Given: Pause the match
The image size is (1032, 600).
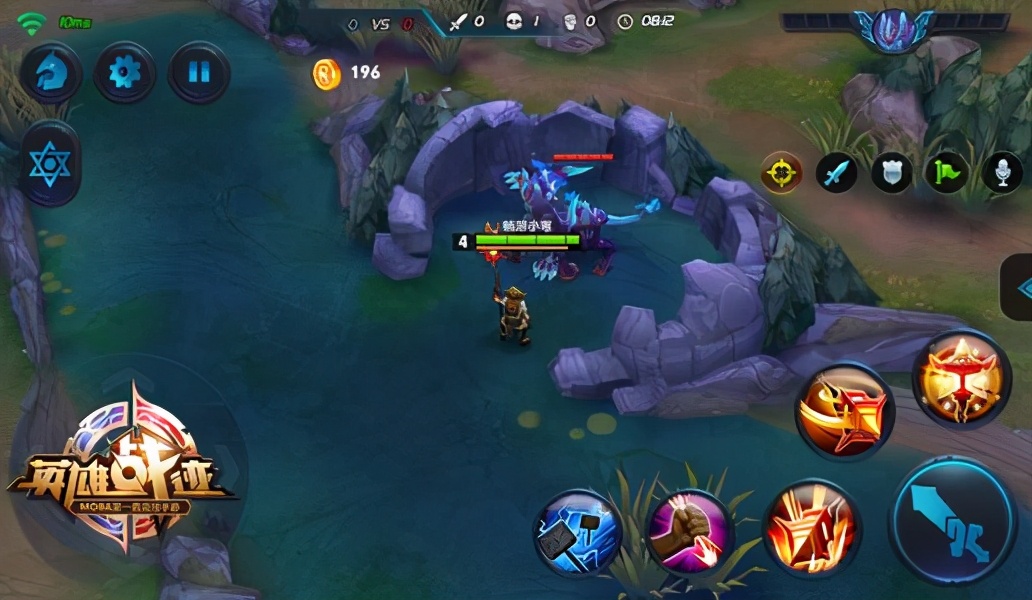Looking at the screenshot, I should (x=199, y=73).
